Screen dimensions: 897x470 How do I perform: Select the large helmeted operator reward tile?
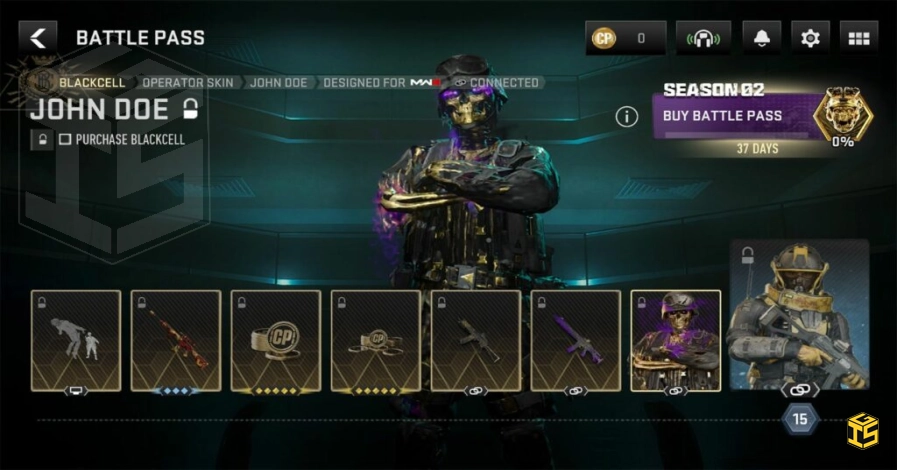pyautogui.click(x=799, y=316)
